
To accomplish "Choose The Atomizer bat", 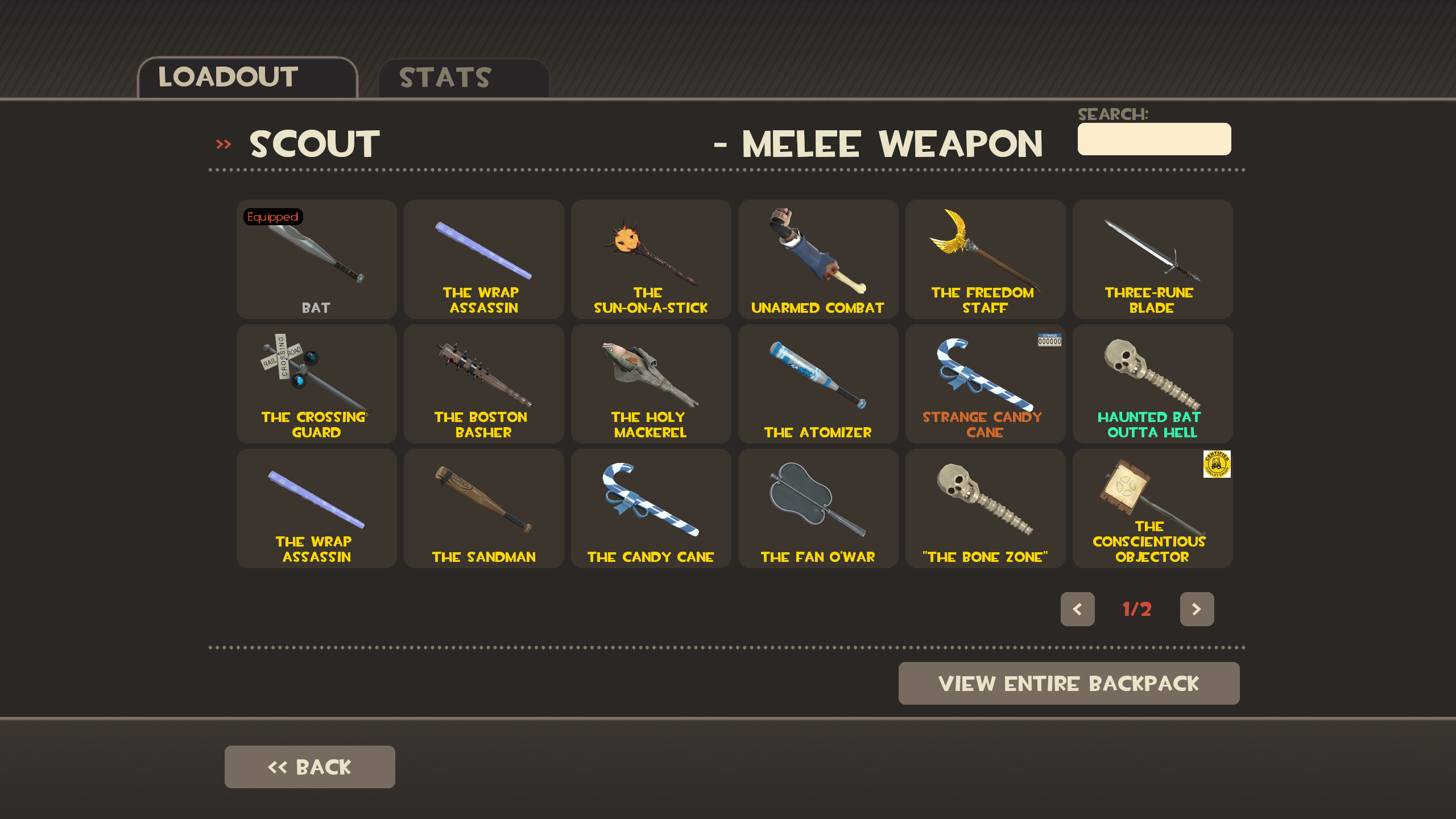I will [x=817, y=384].
